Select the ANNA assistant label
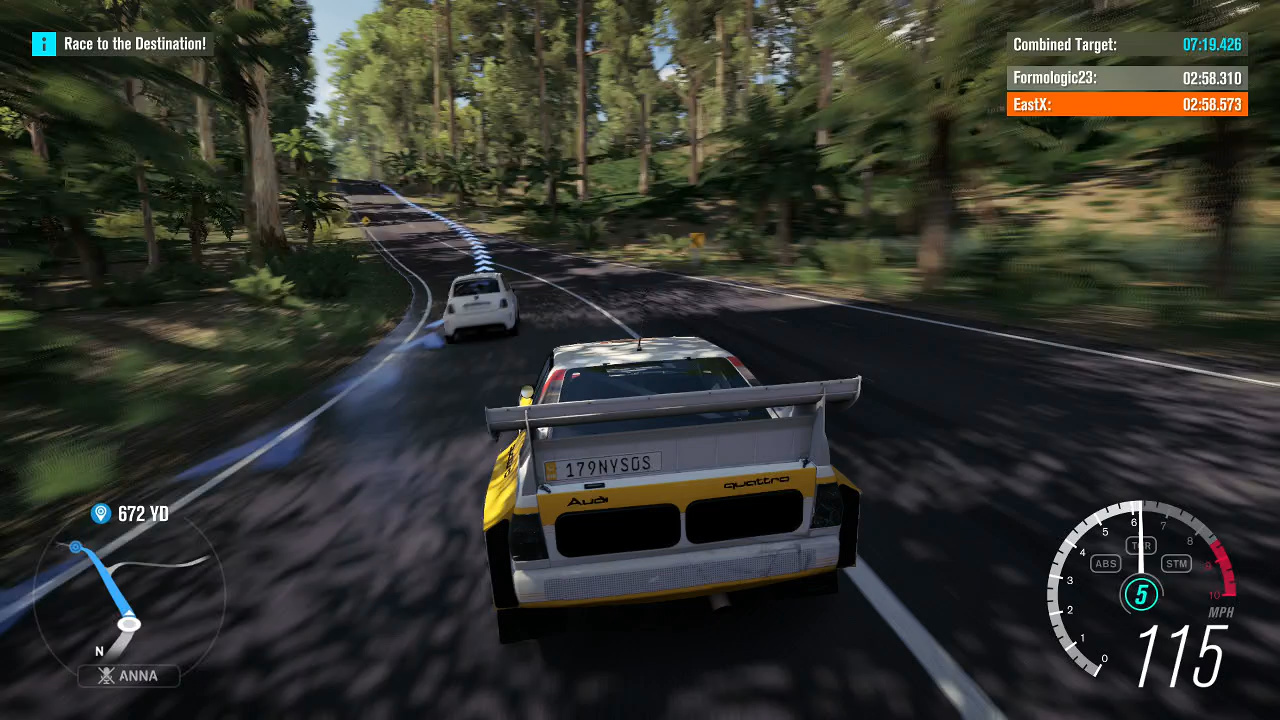 pos(129,676)
